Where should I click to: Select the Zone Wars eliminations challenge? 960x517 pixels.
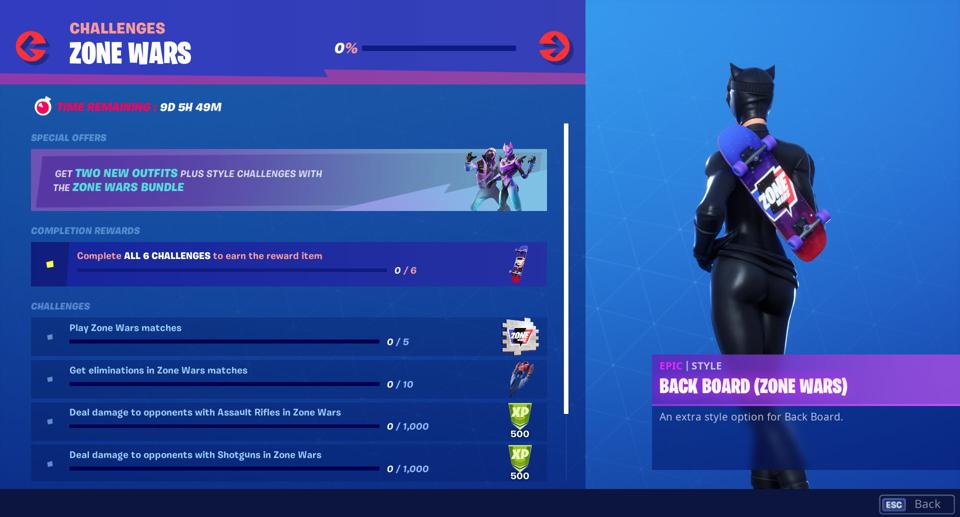tap(288, 378)
